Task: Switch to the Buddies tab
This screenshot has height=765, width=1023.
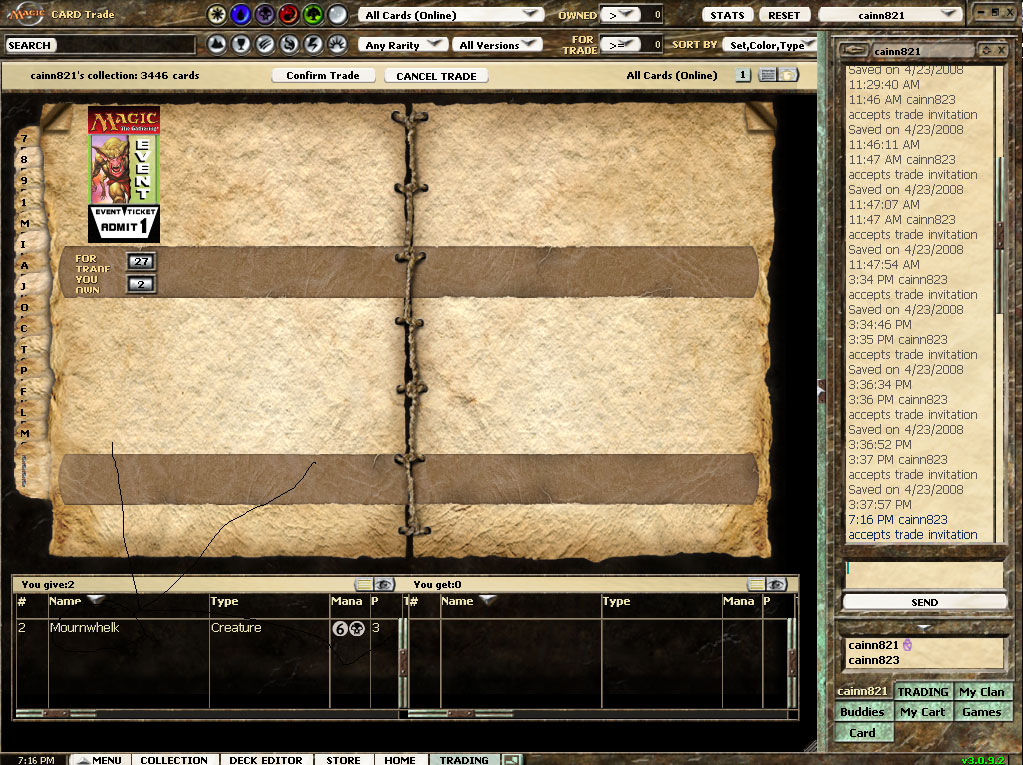Action: tap(862, 712)
